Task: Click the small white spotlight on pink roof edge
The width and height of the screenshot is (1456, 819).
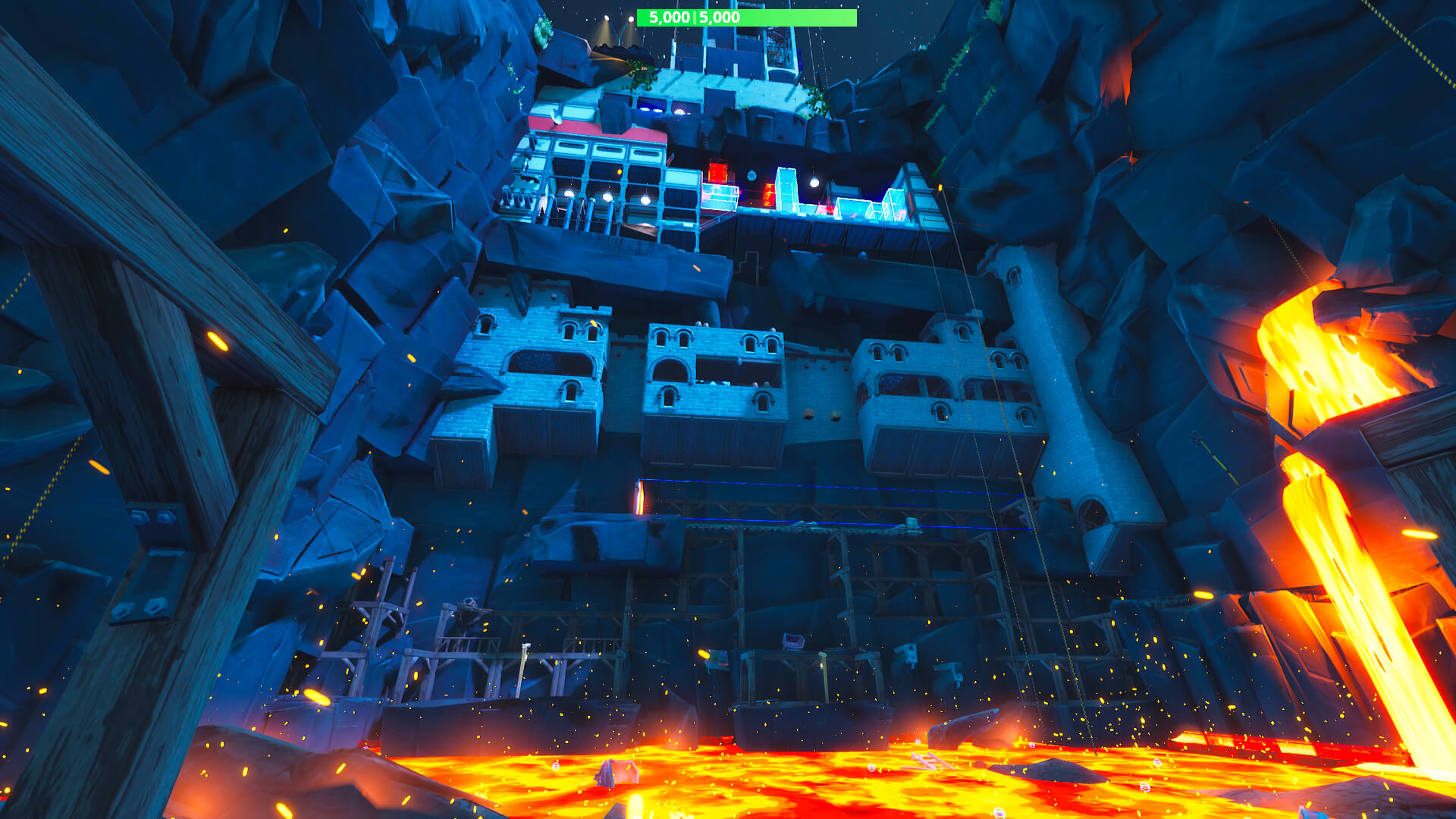Action: pyautogui.click(x=556, y=120)
